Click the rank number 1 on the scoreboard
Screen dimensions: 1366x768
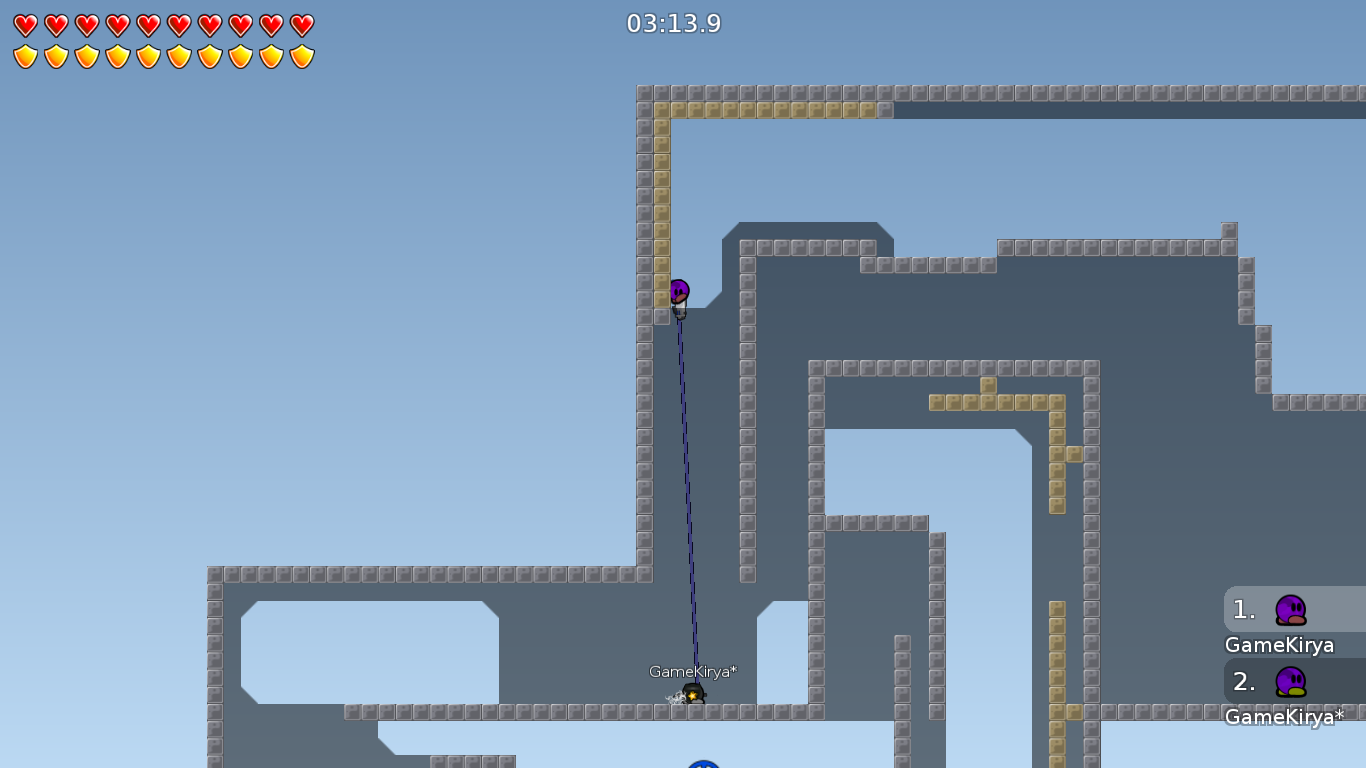1243,610
